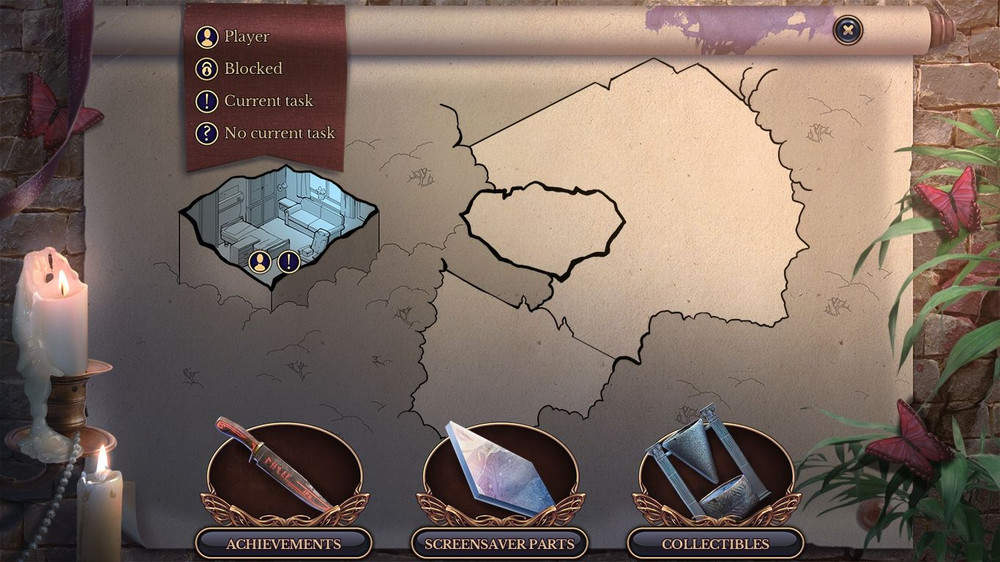This screenshot has height=562, width=1000.
Task: Open the Screensaver Parts panel
Action: (x=499, y=544)
